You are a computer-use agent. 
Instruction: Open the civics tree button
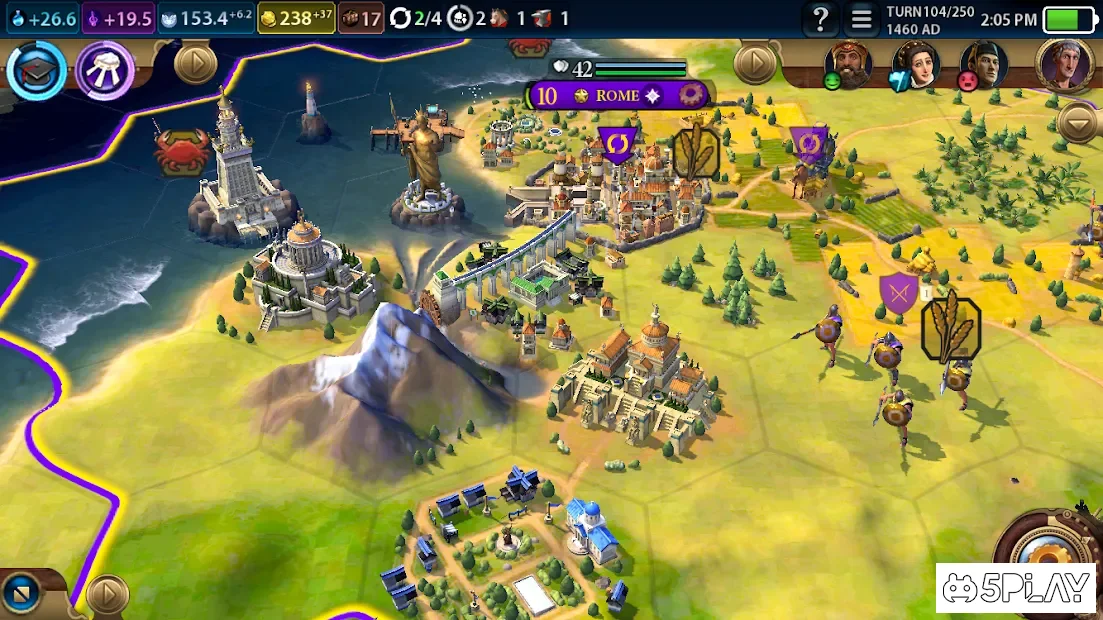tap(105, 71)
